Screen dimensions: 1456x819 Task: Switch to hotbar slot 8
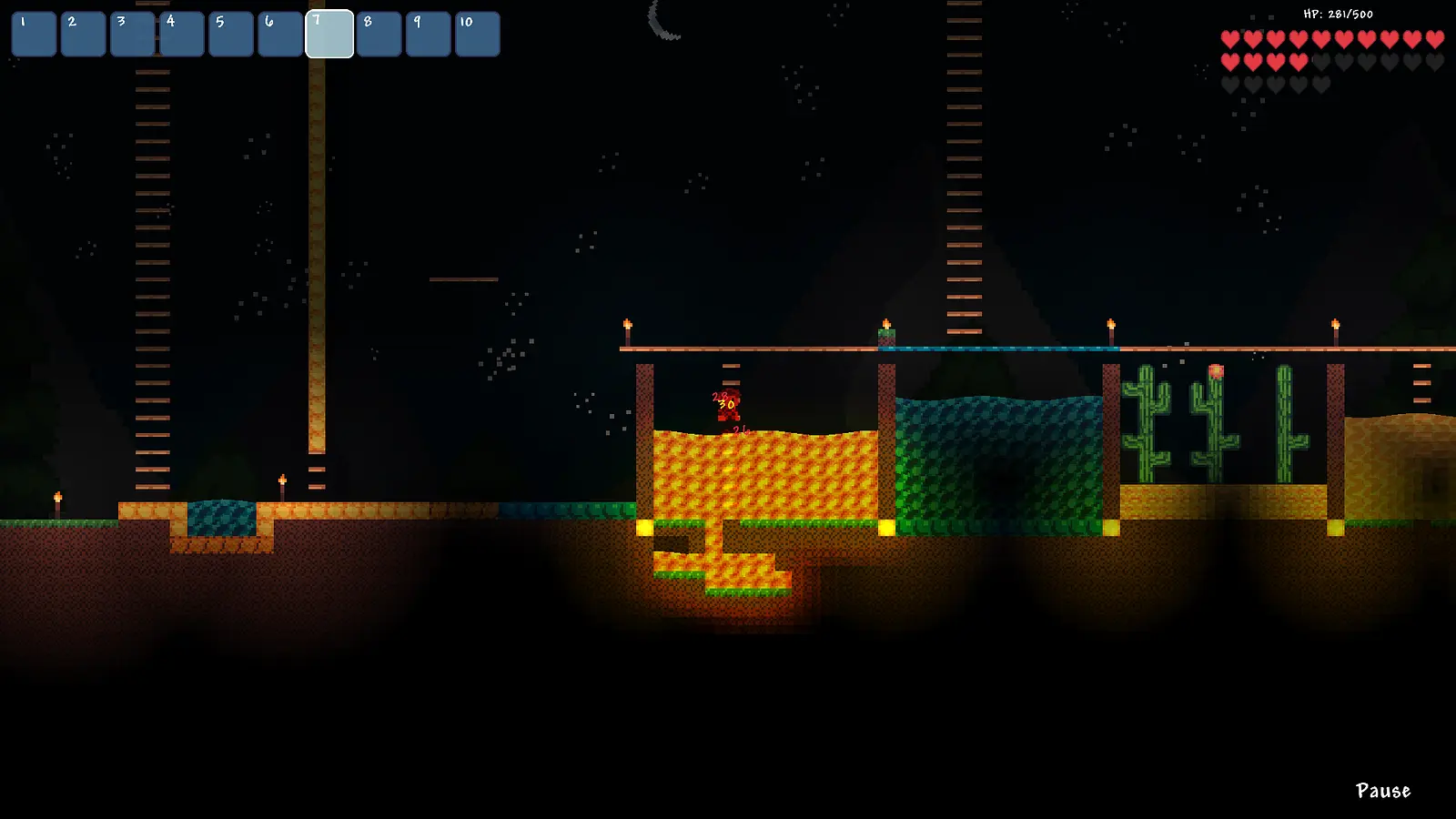coord(379,33)
